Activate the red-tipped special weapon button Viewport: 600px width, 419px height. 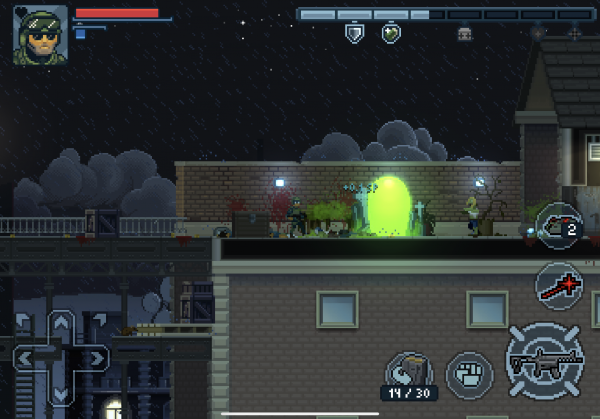(558, 284)
